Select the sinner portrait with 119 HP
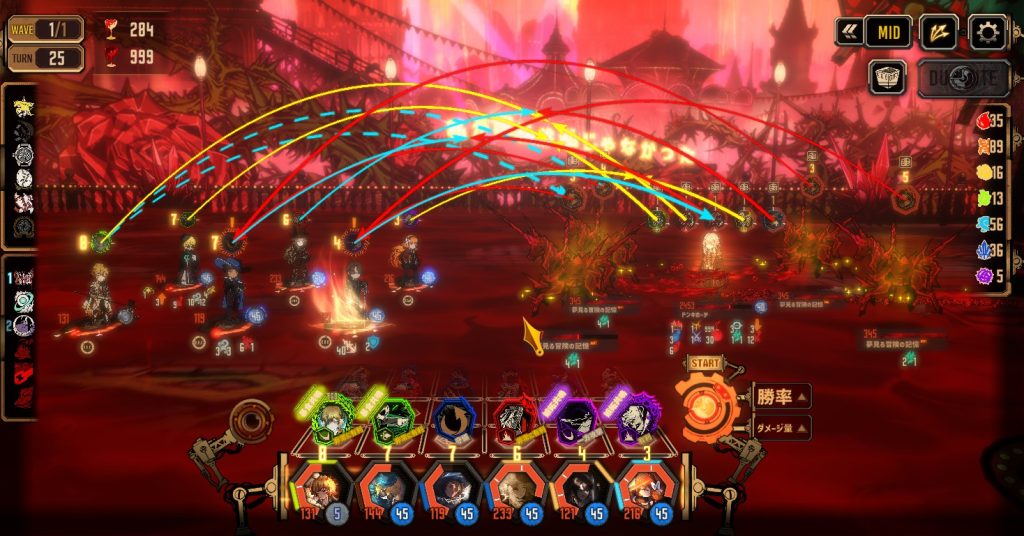This screenshot has height=536, width=1024. coord(450,492)
